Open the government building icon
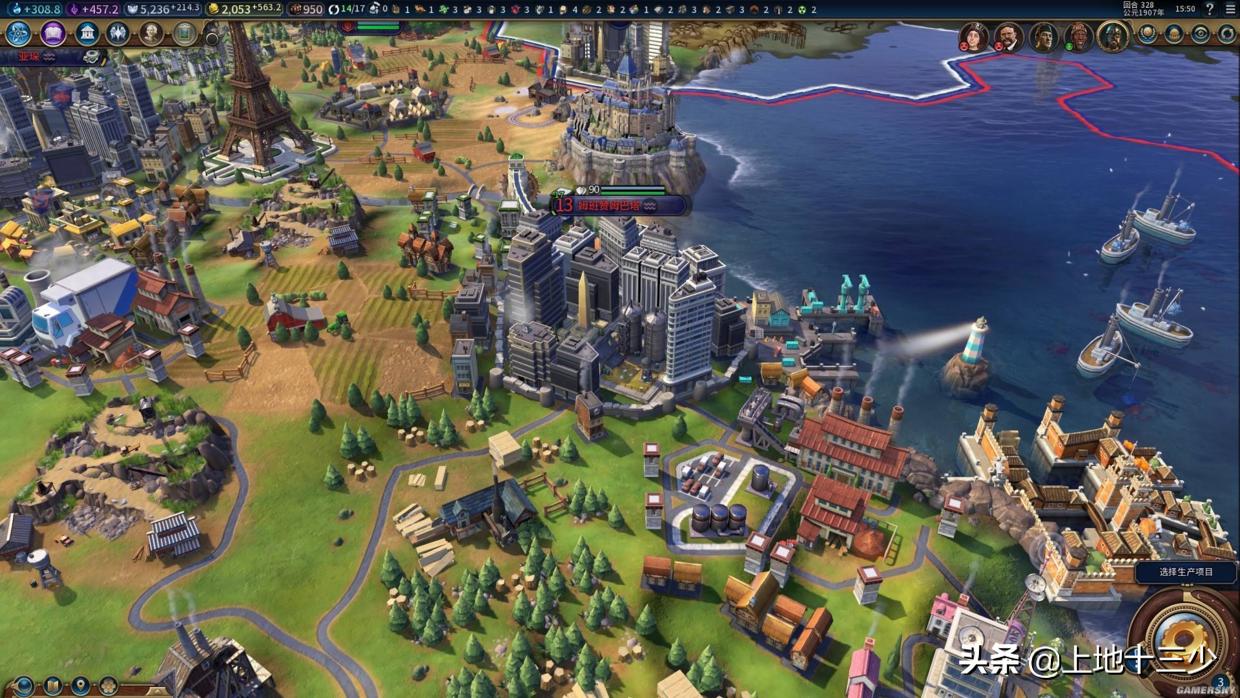The image size is (1240, 698). point(87,34)
